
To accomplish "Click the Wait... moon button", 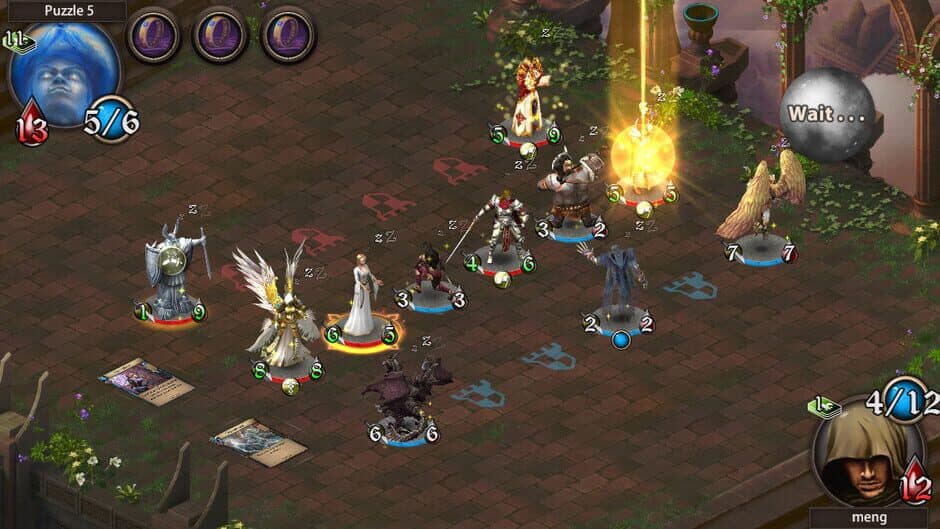I will point(826,113).
